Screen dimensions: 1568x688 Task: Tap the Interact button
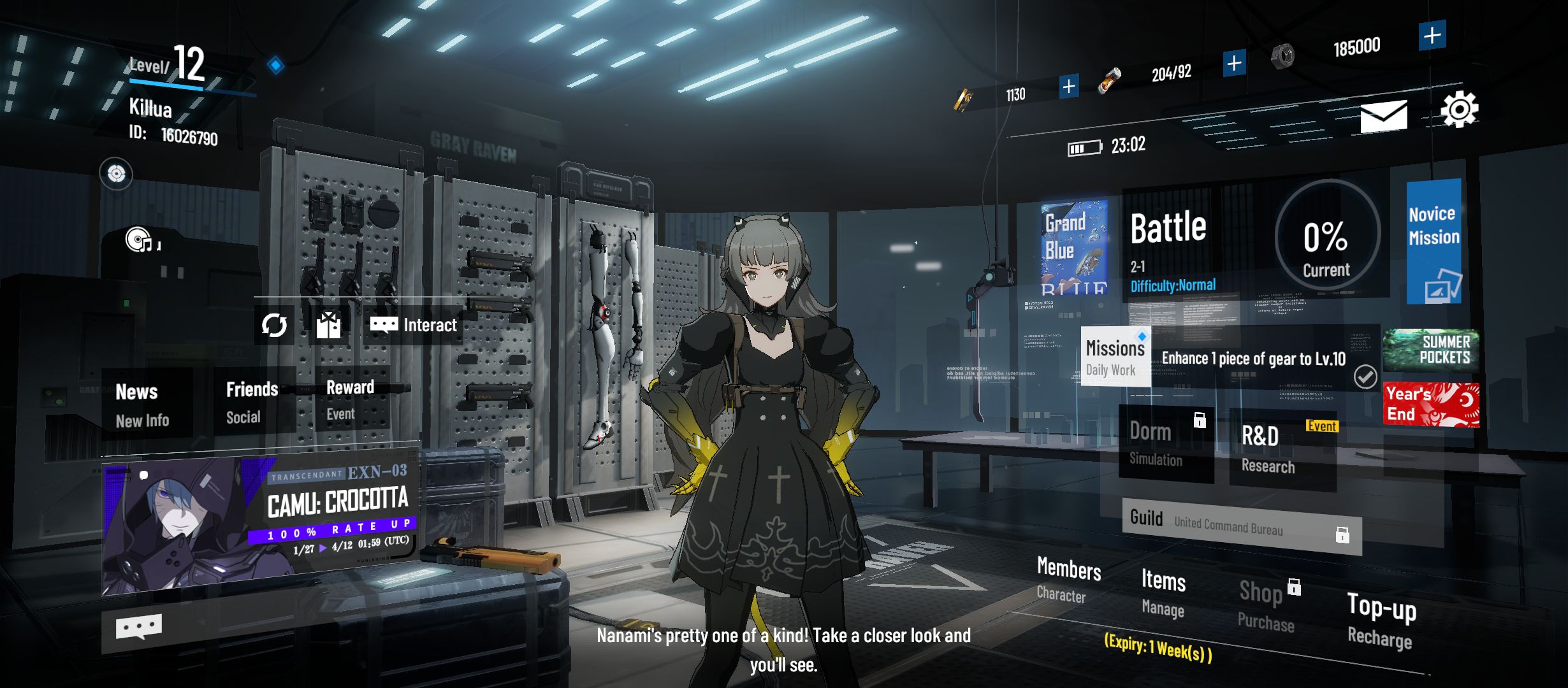[414, 325]
